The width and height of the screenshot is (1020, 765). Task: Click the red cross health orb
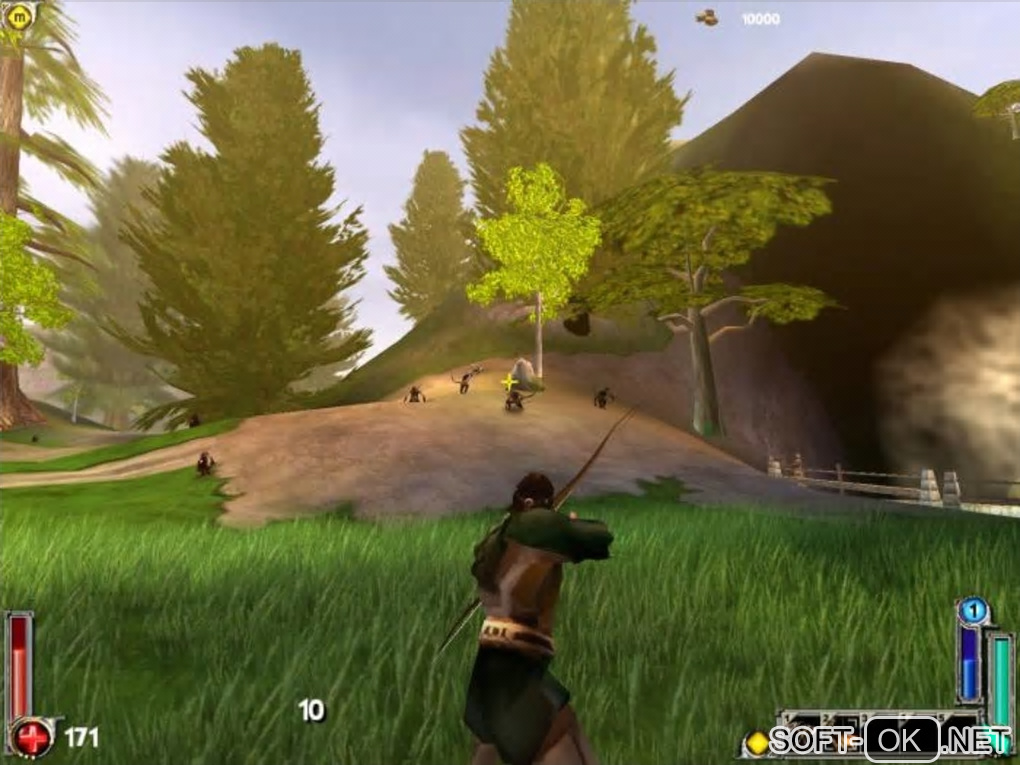(x=33, y=739)
